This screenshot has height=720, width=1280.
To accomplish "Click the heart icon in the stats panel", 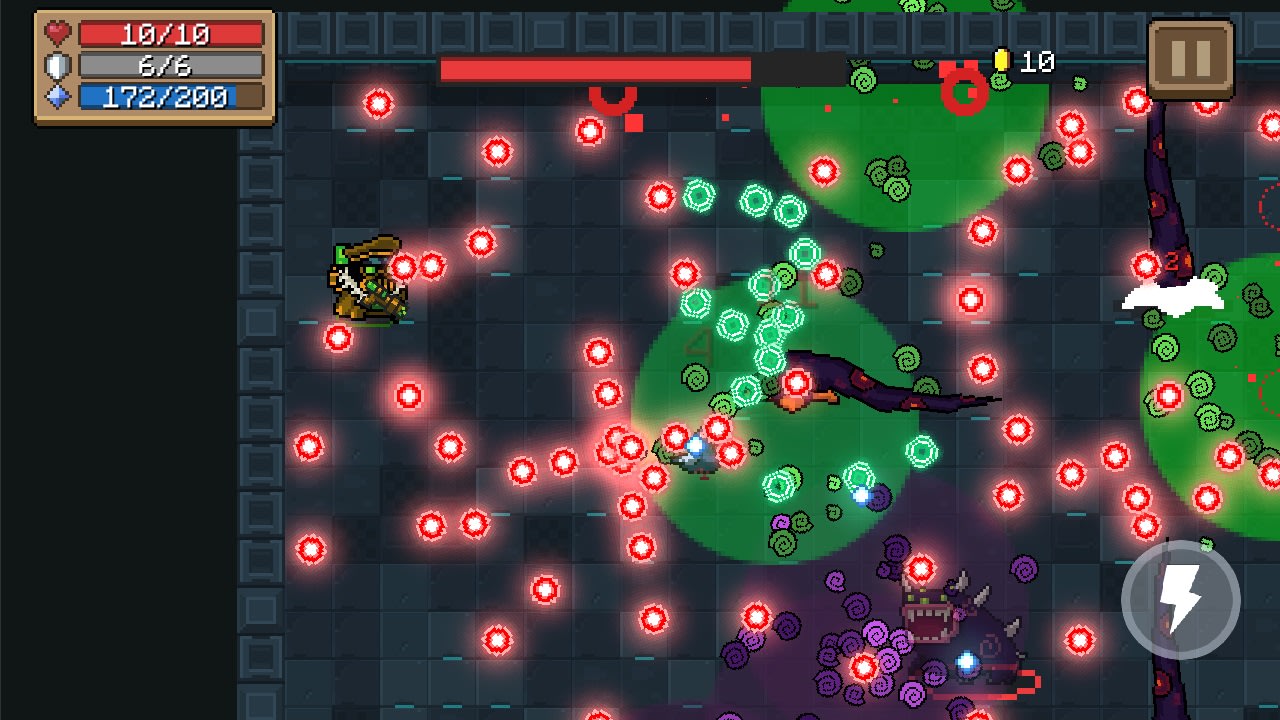I will pyautogui.click(x=60, y=35).
